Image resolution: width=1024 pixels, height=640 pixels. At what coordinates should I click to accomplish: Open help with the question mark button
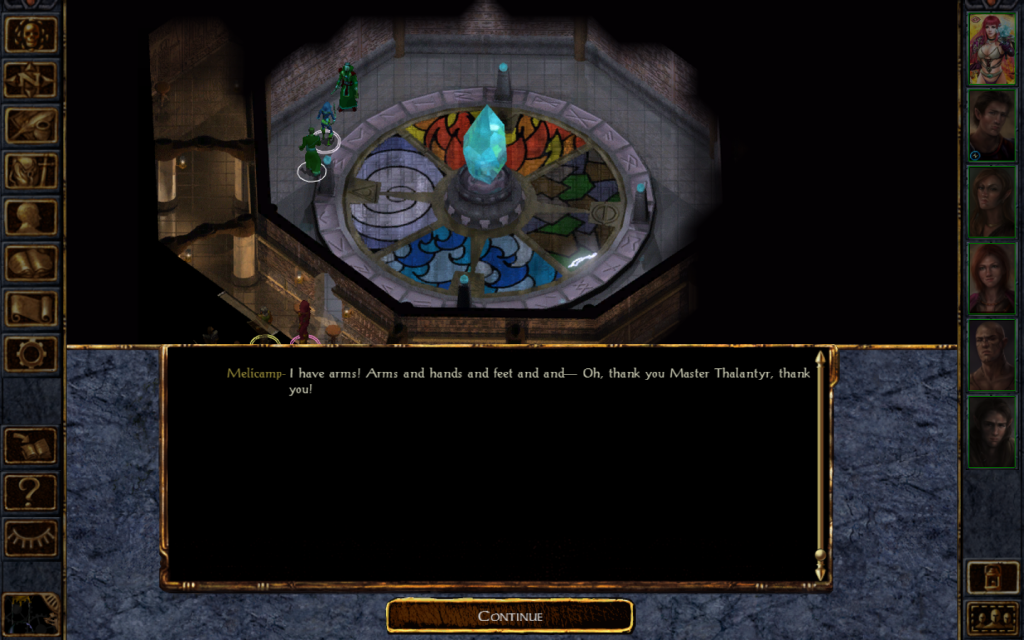pos(31,491)
